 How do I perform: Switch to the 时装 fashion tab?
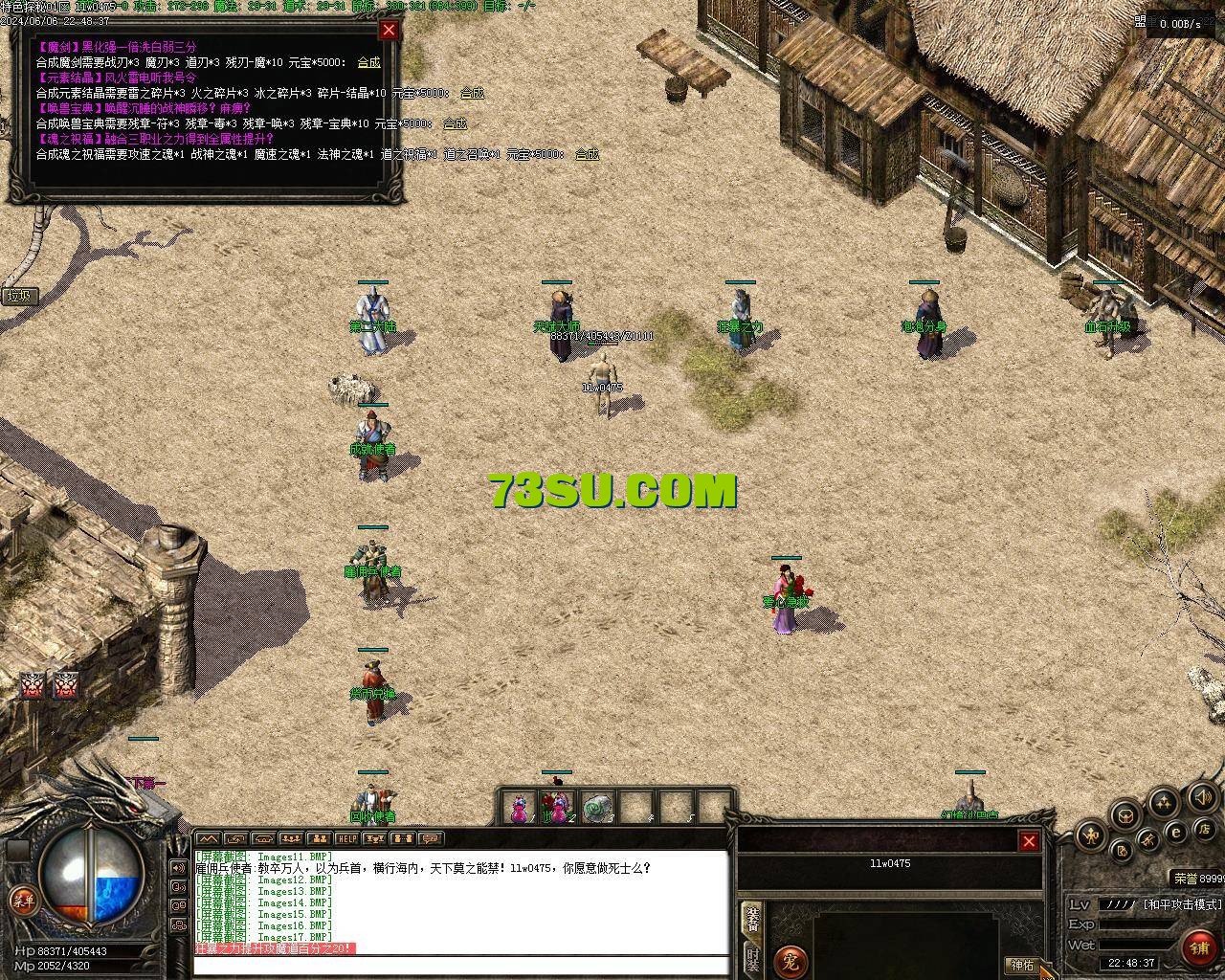coord(753,959)
